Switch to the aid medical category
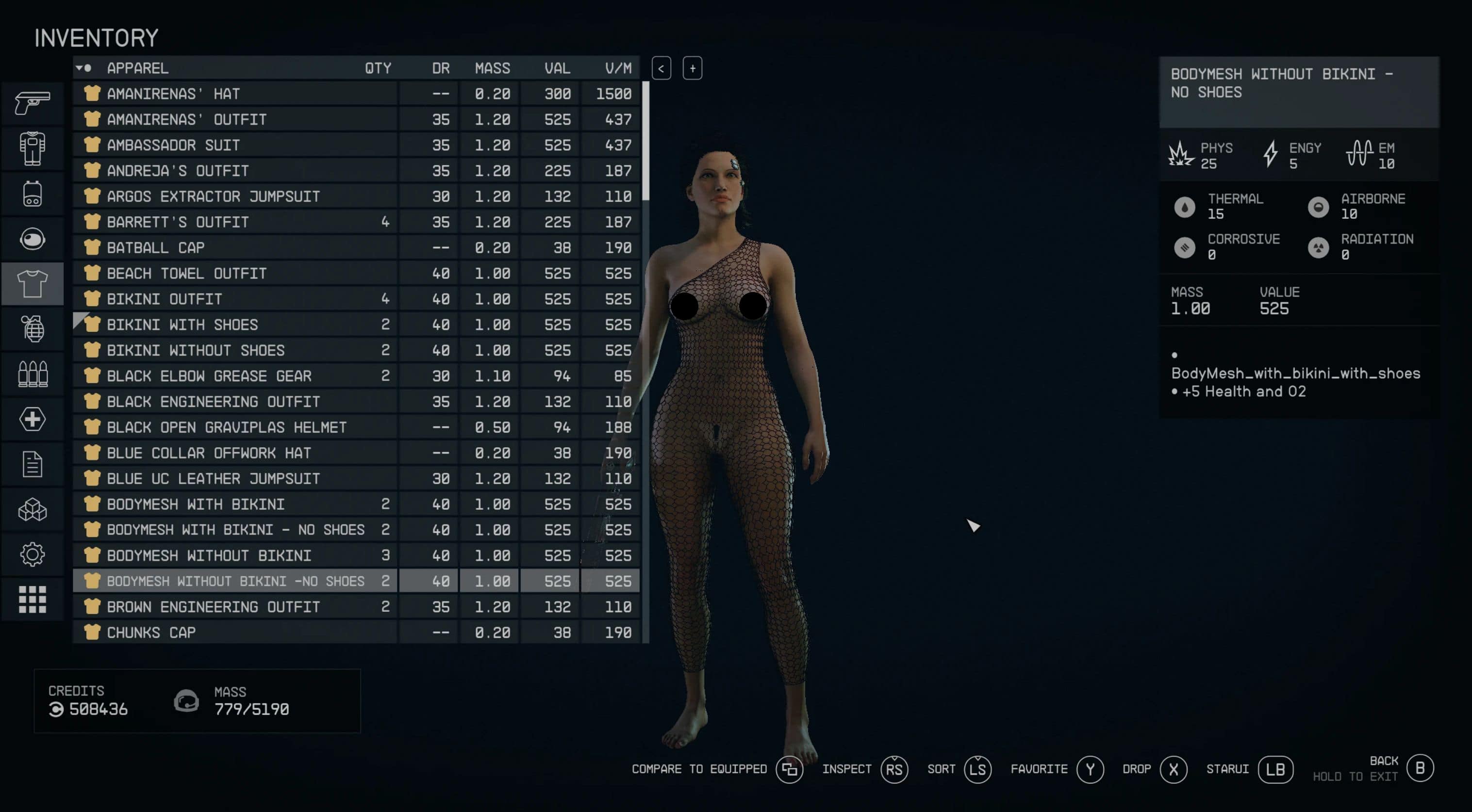1472x812 pixels. click(33, 419)
